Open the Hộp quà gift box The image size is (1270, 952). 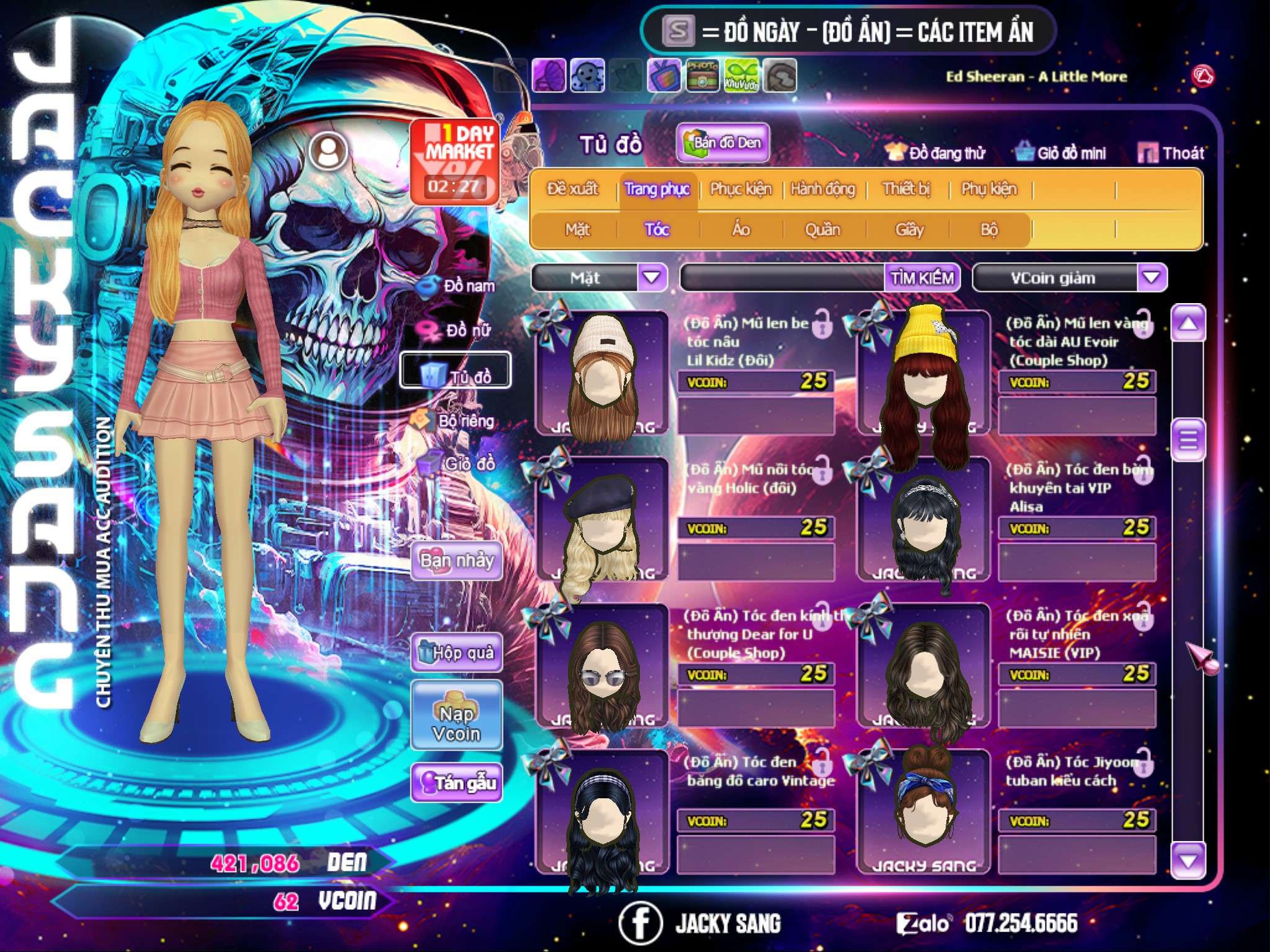[456, 653]
